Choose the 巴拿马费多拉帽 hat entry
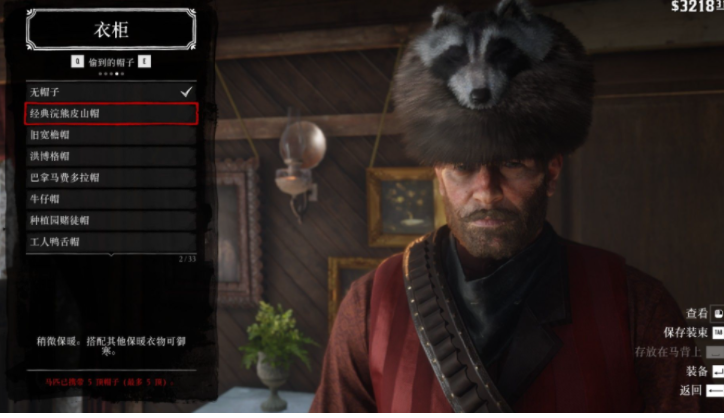The height and width of the screenshot is (418, 724). [110, 177]
